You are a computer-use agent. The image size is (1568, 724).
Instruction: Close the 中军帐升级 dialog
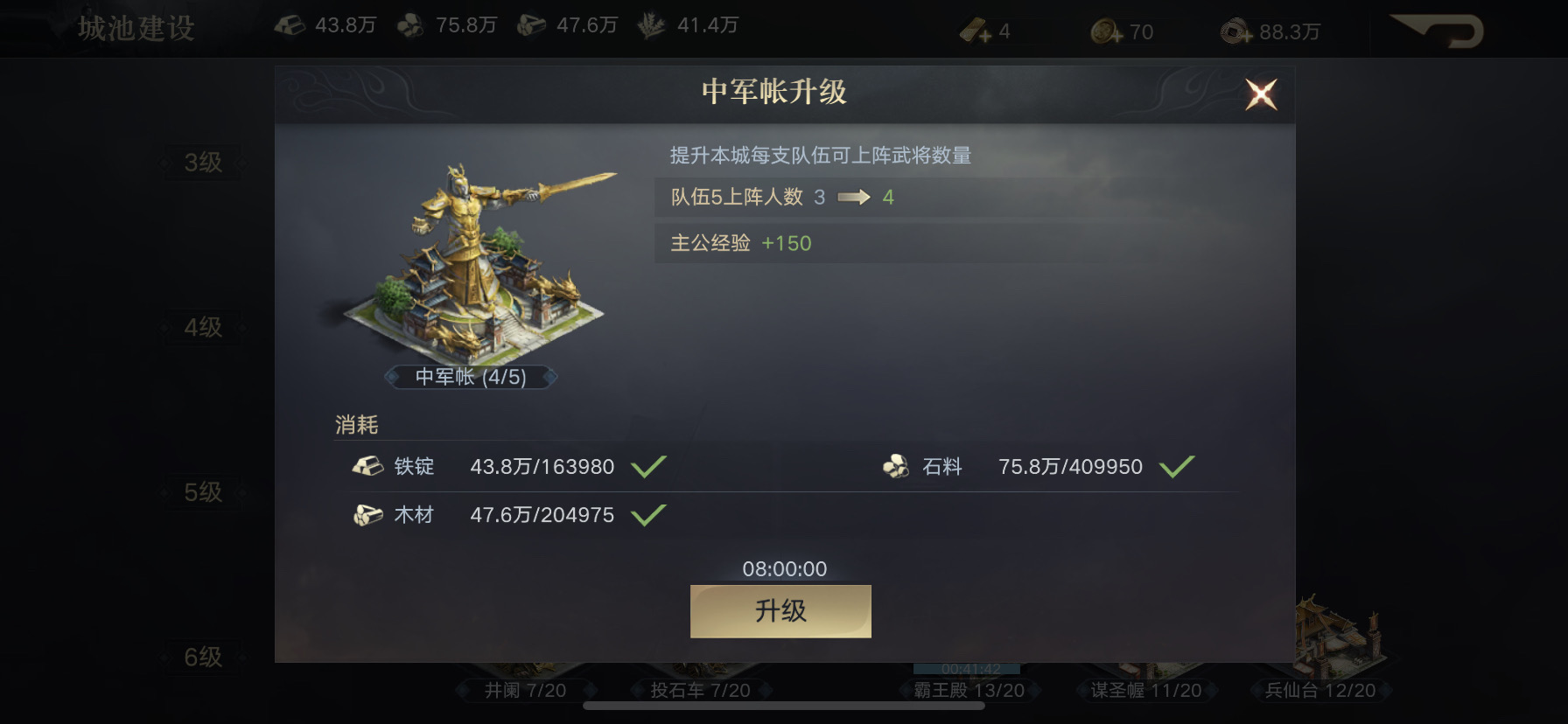click(1261, 94)
